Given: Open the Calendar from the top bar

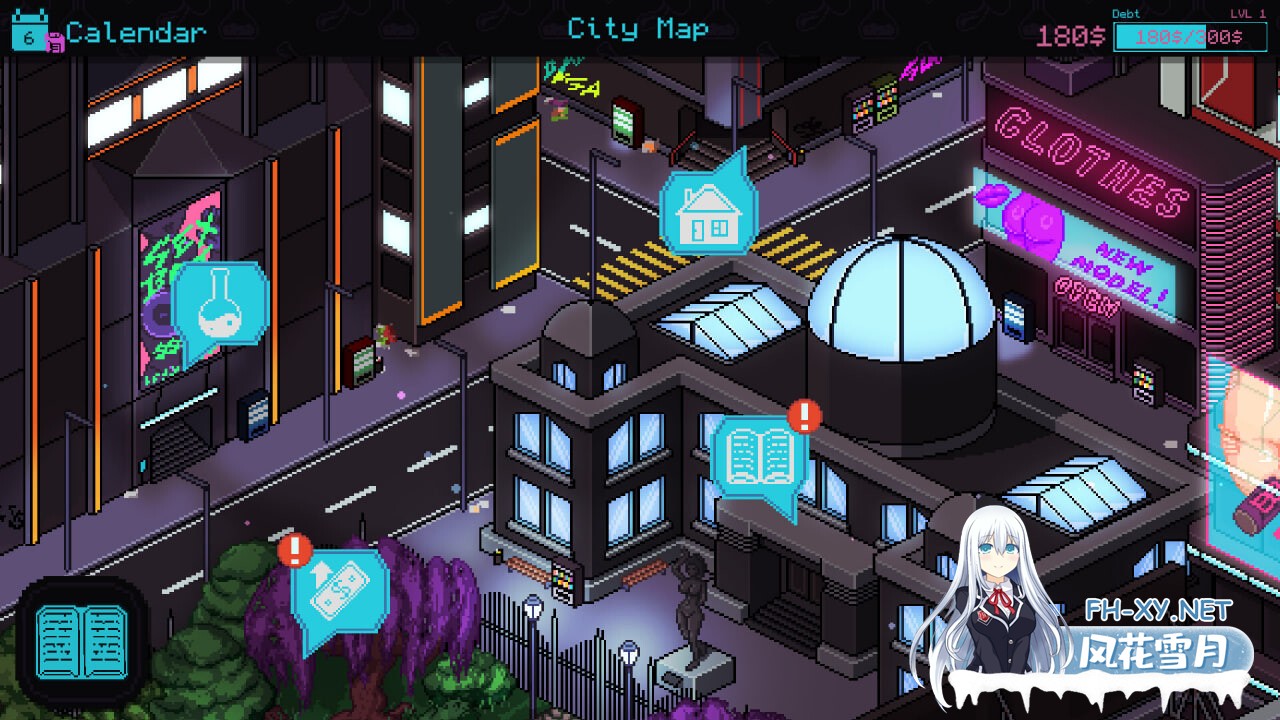Looking at the screenshot, I should [110, 31].
